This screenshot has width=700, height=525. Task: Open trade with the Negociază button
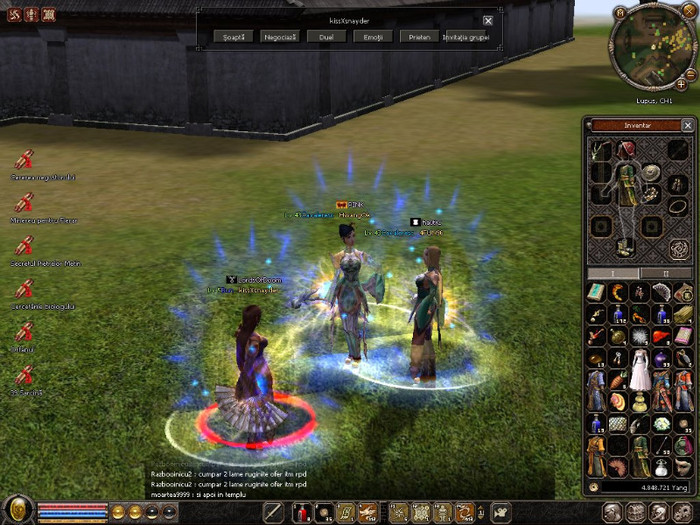tap(278, 36)
